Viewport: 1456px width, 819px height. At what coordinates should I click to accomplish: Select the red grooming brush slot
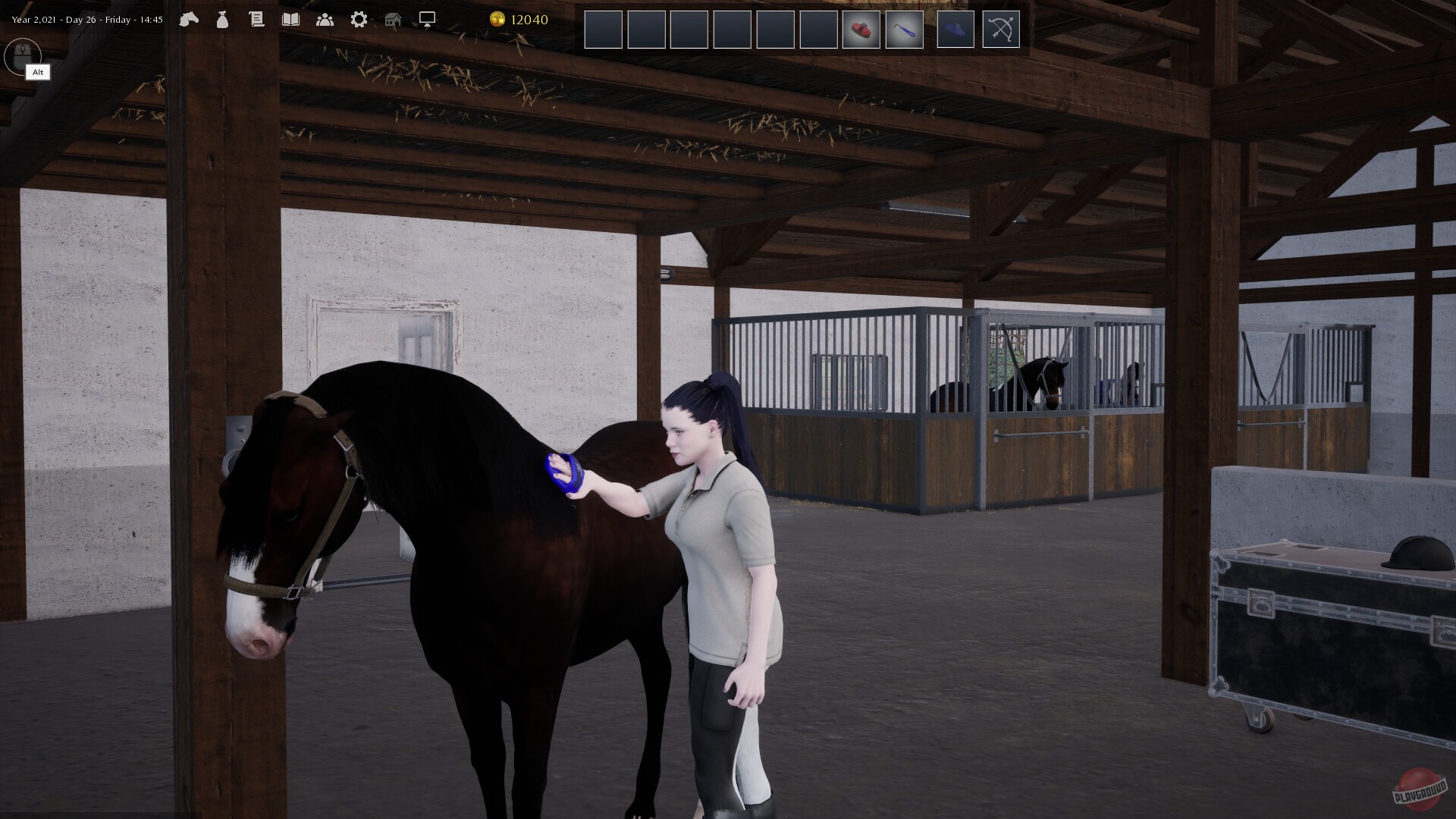pyautogui.click(x=861, y=29)
